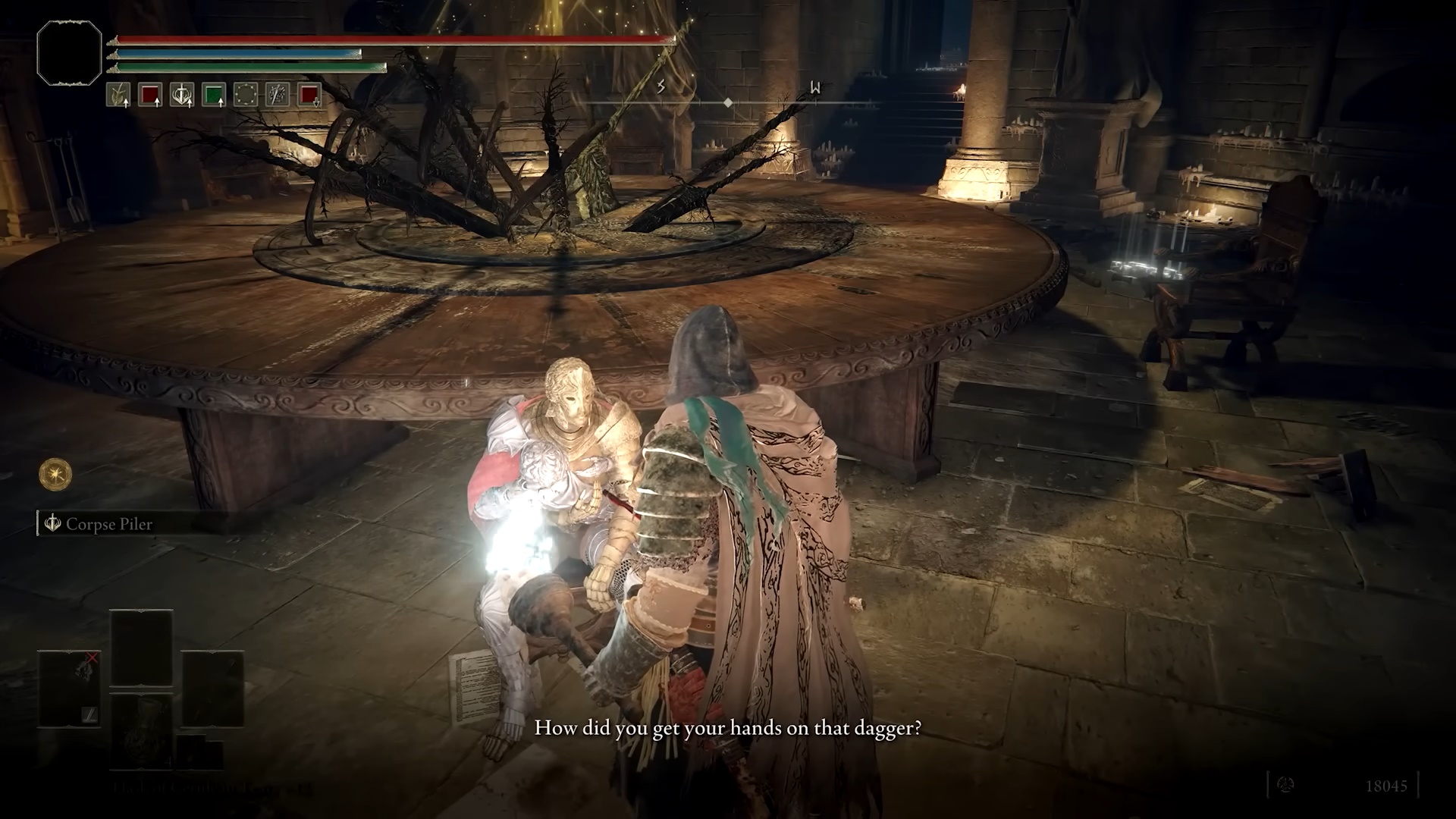Screen dimensions: 1456x819
Task: Click the character portrait frame
Action: click(69, 52)
